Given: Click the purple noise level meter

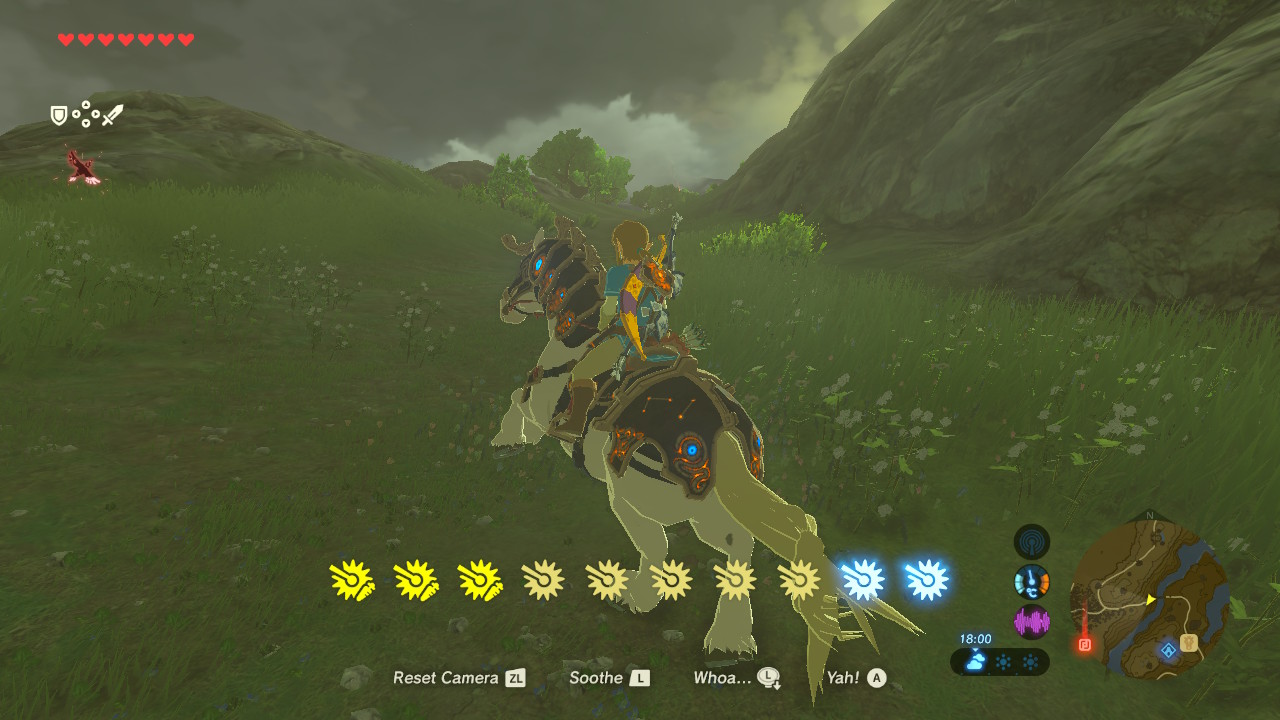Looking at the screenshot, I should (x=1031, y=621).
